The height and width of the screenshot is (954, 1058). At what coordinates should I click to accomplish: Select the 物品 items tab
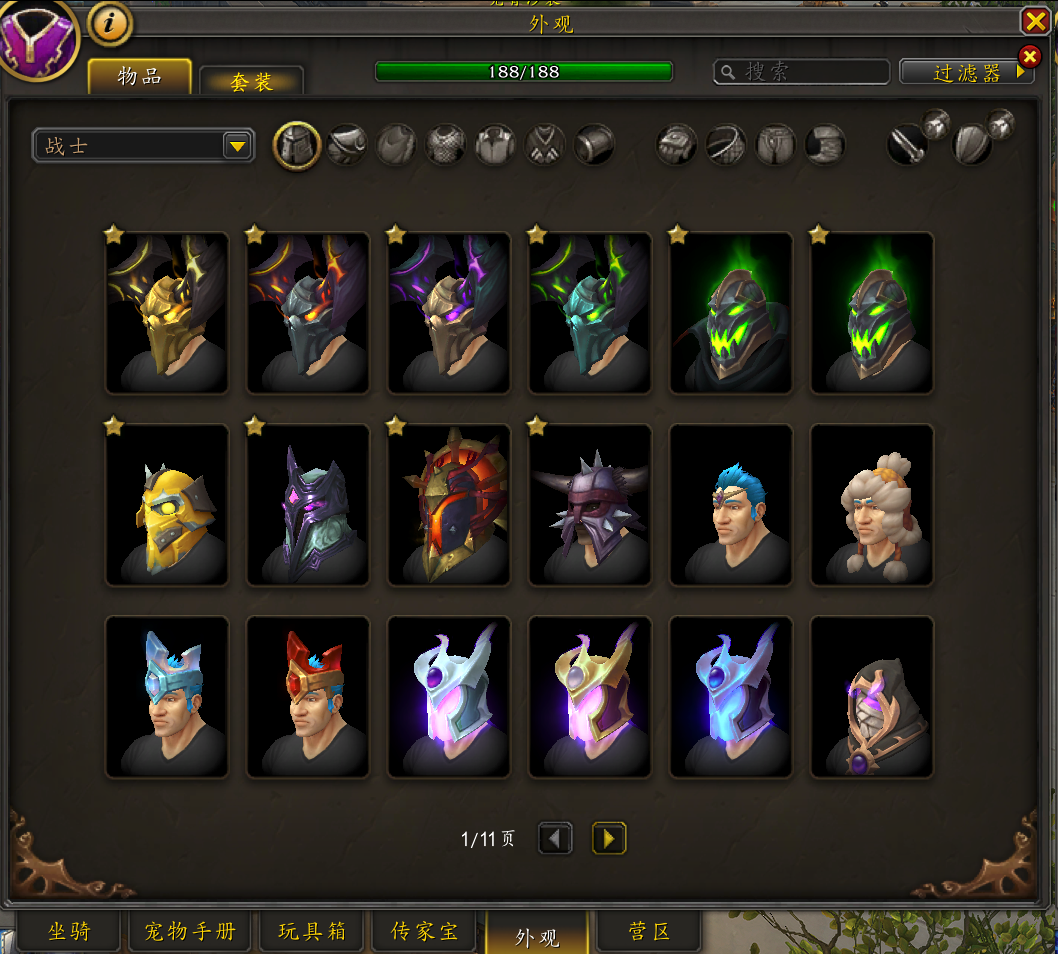[139, 76]
